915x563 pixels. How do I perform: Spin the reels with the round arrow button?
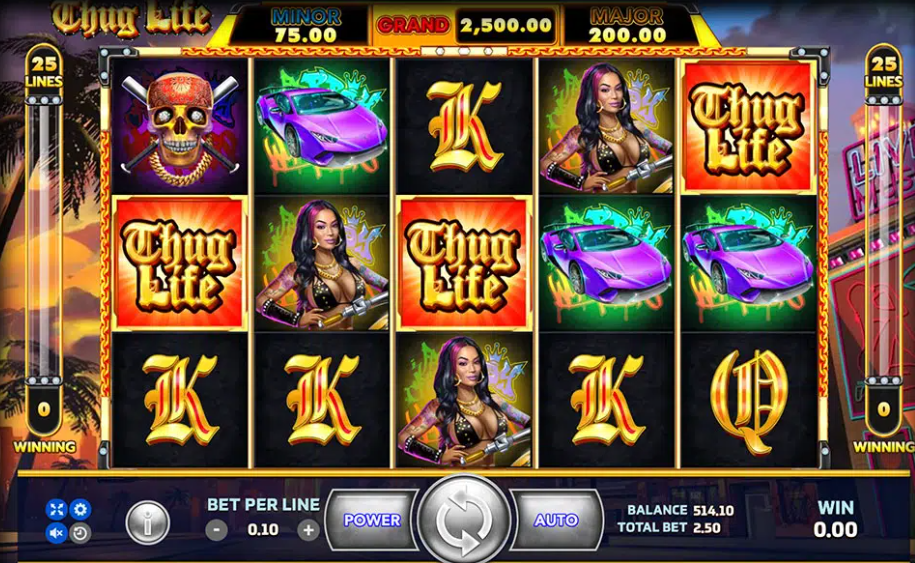pyautogui.click(x=463, y=520)
